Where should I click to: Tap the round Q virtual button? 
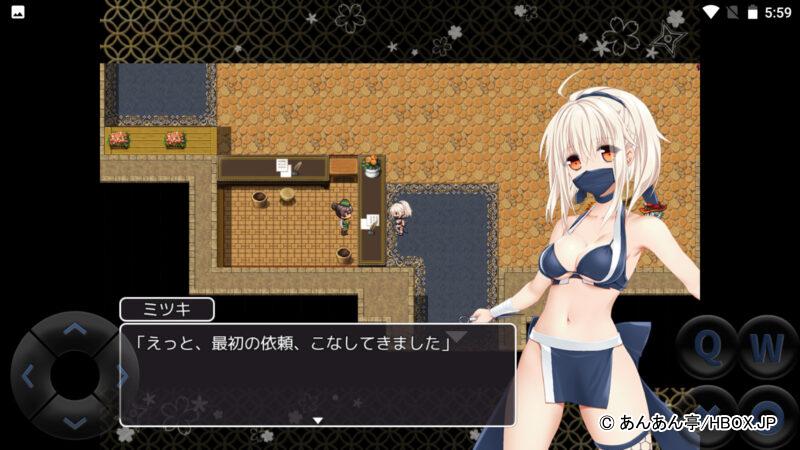point(708,348)
